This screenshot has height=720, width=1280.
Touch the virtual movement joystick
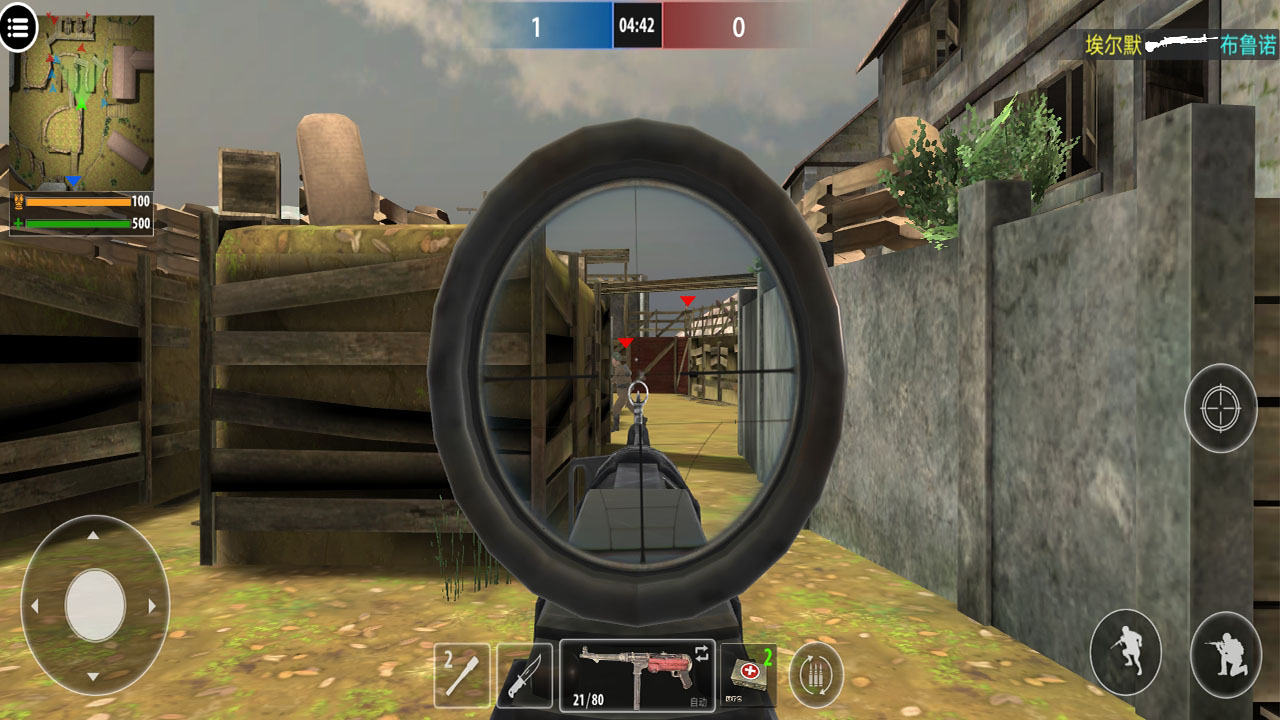coord(95,605)
